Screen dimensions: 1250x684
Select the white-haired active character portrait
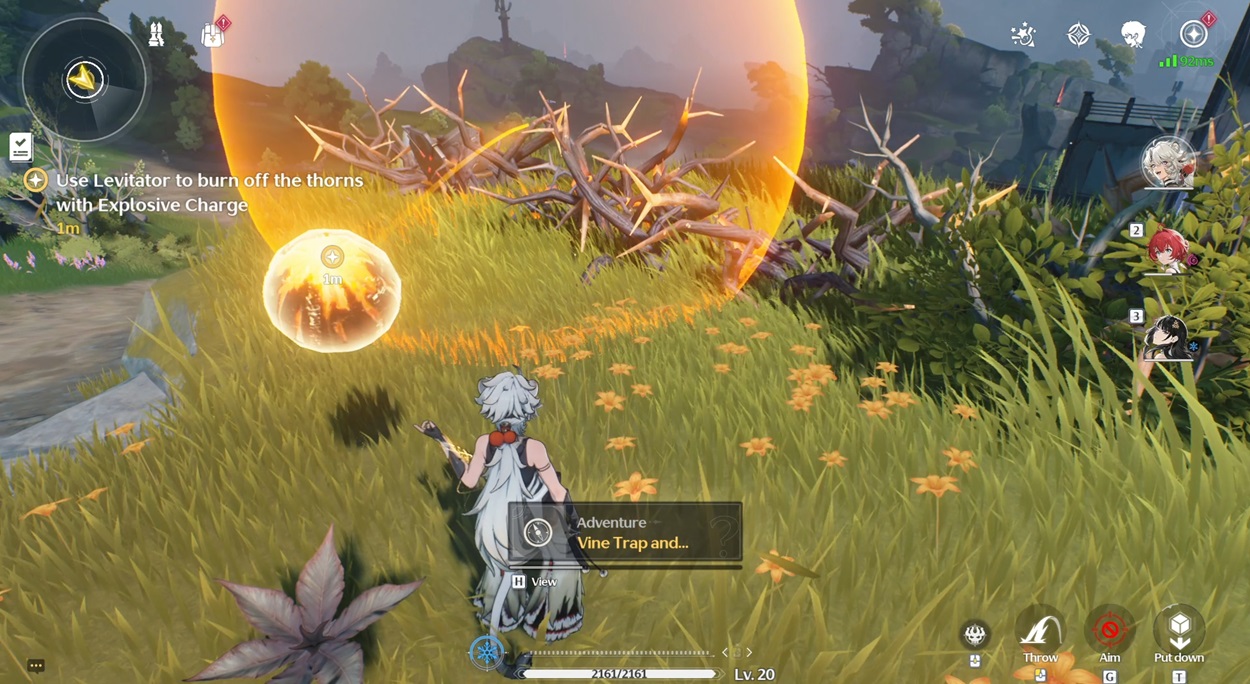(x=1168, y=163)
